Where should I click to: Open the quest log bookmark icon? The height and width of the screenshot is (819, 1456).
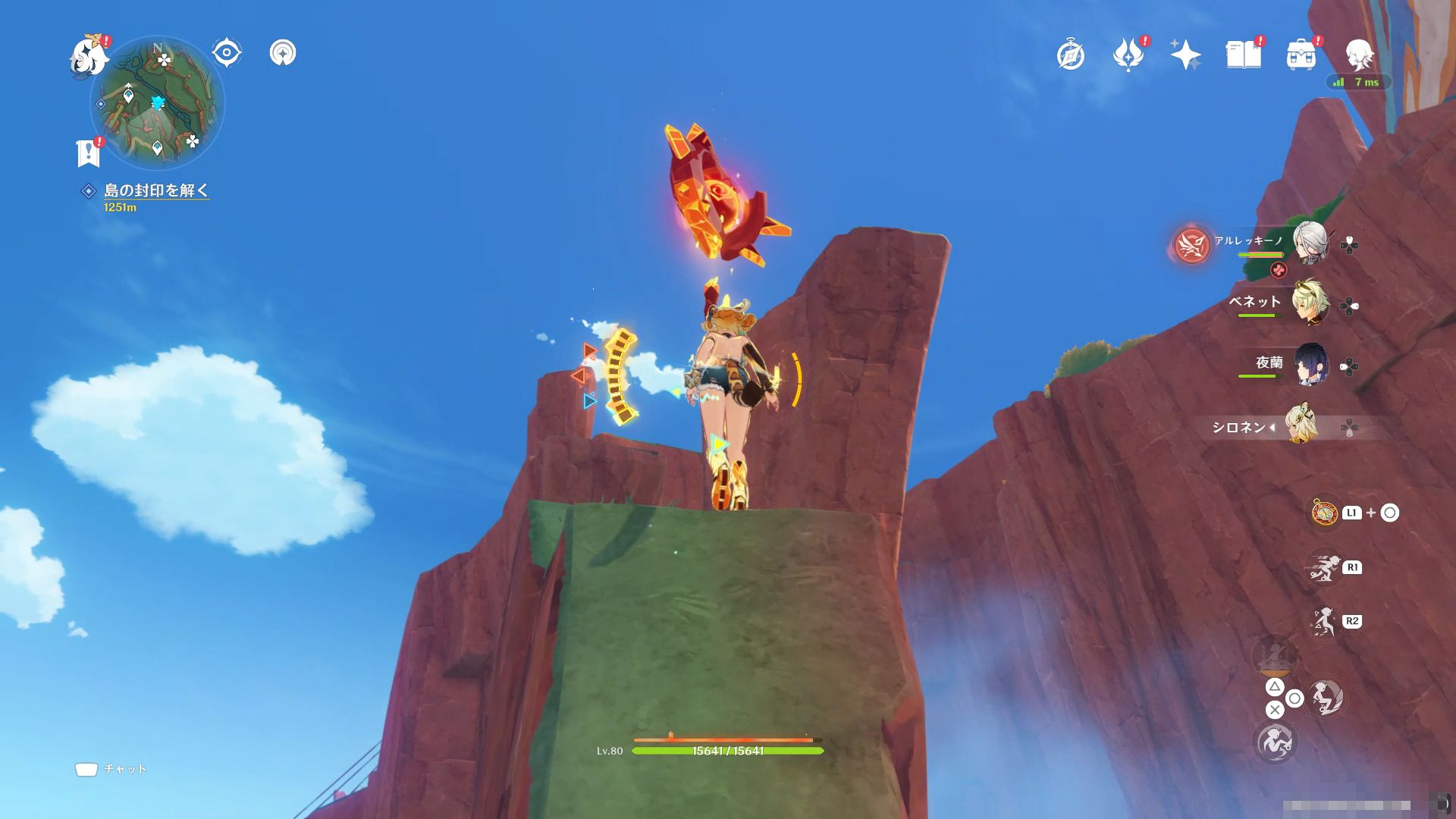coord(89,152)
